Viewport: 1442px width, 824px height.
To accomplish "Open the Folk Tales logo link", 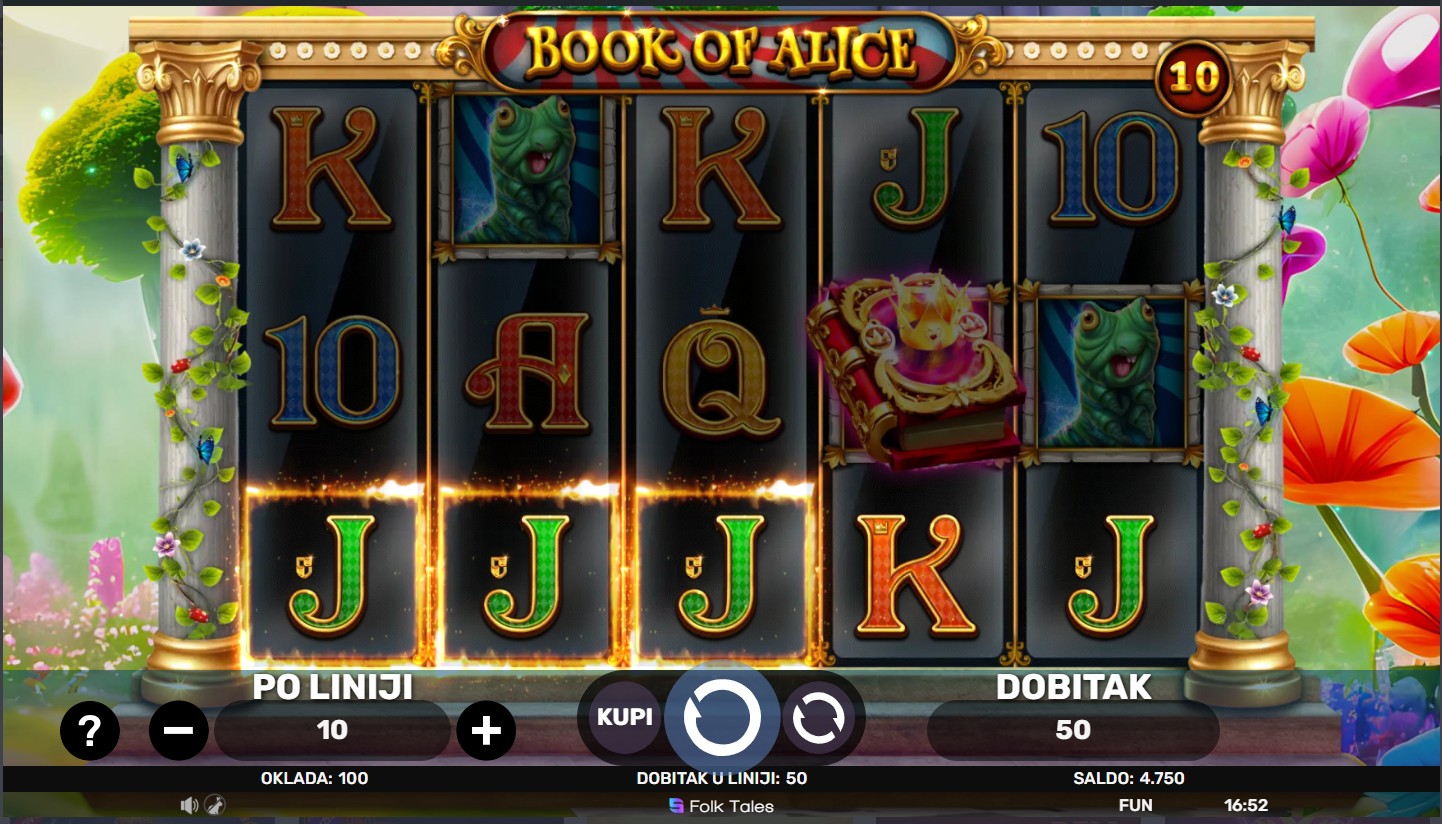I will [721, 806].
